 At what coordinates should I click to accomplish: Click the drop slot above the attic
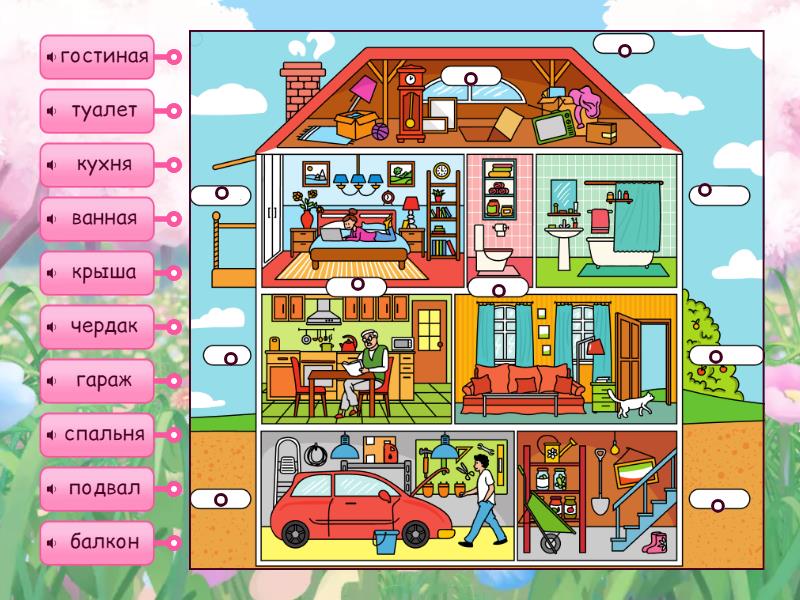pyautogui.click(x=470, y=76)
